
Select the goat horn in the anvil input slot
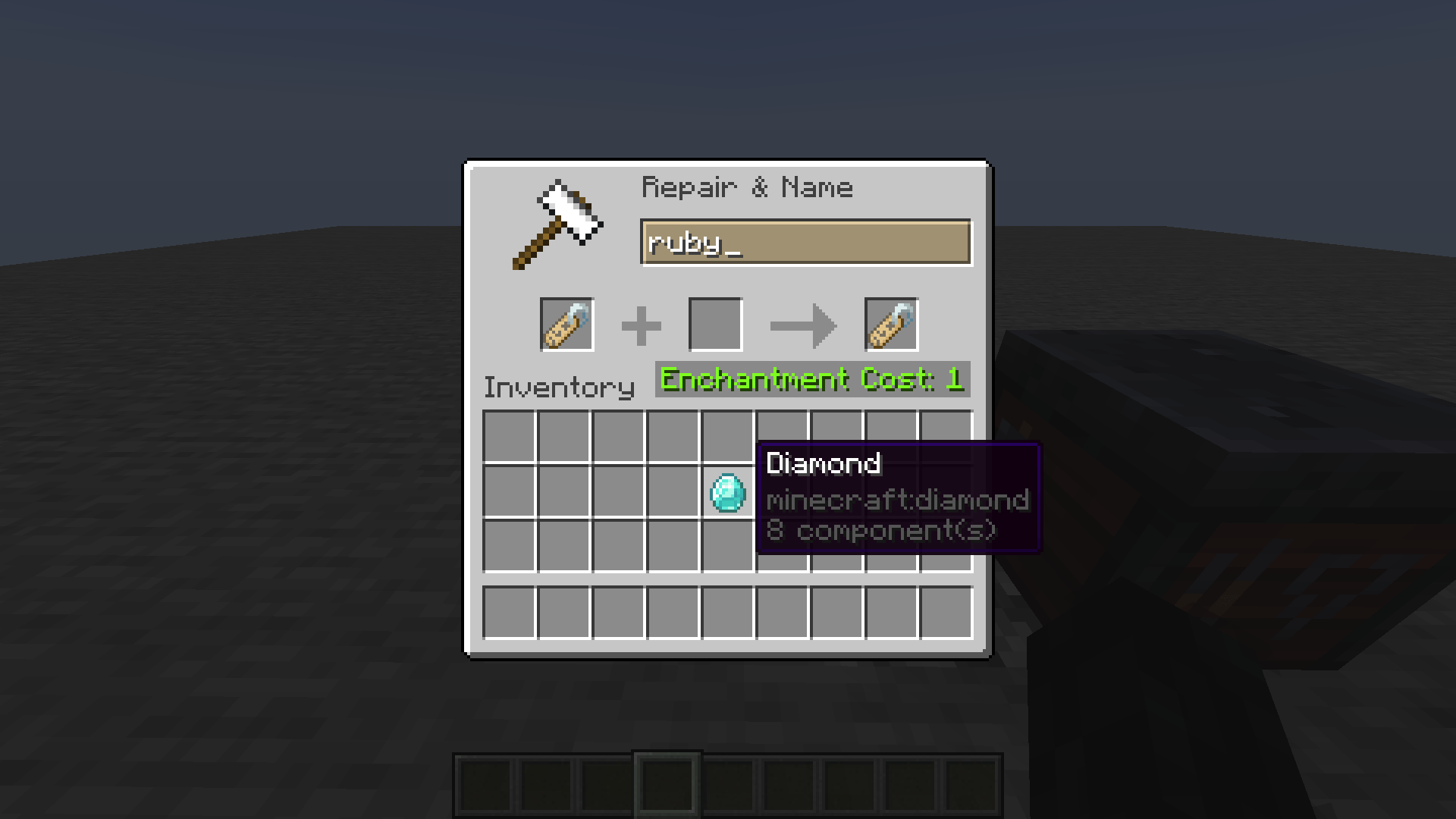click(566, 324)
